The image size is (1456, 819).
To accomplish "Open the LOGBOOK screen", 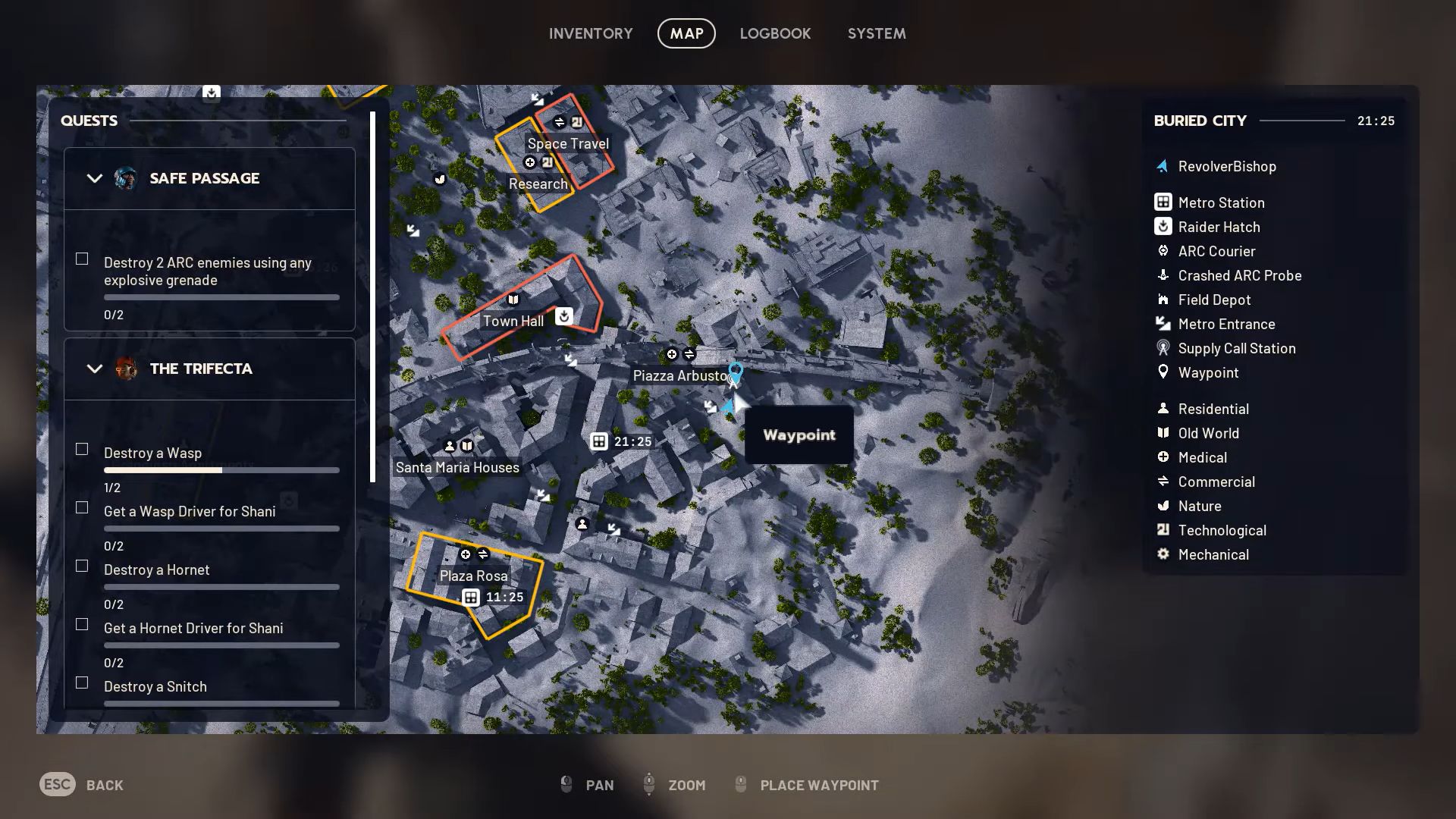I will (x=775, y=33).
